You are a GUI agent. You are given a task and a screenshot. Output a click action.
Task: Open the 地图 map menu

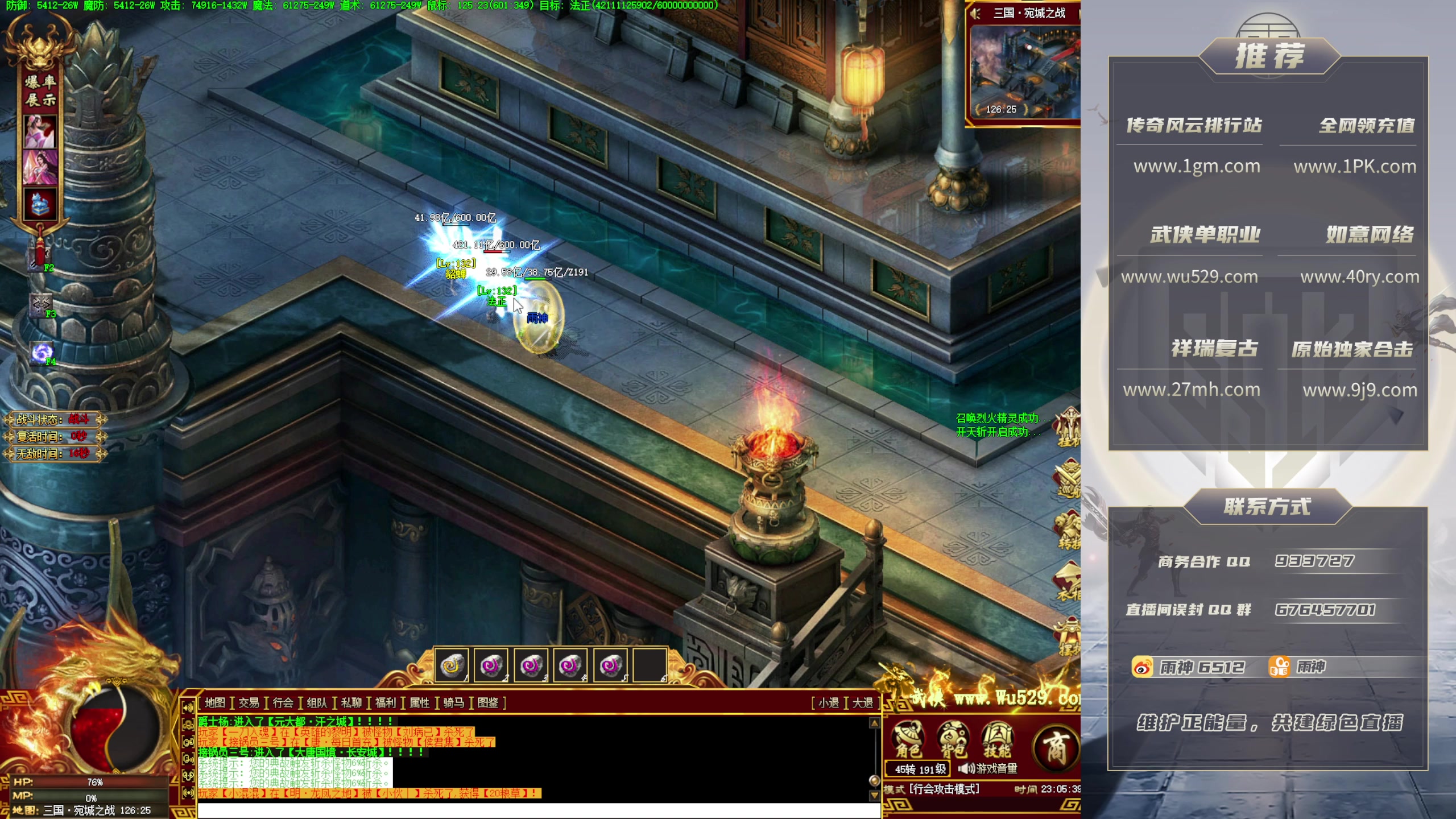[x=214, y=703]
